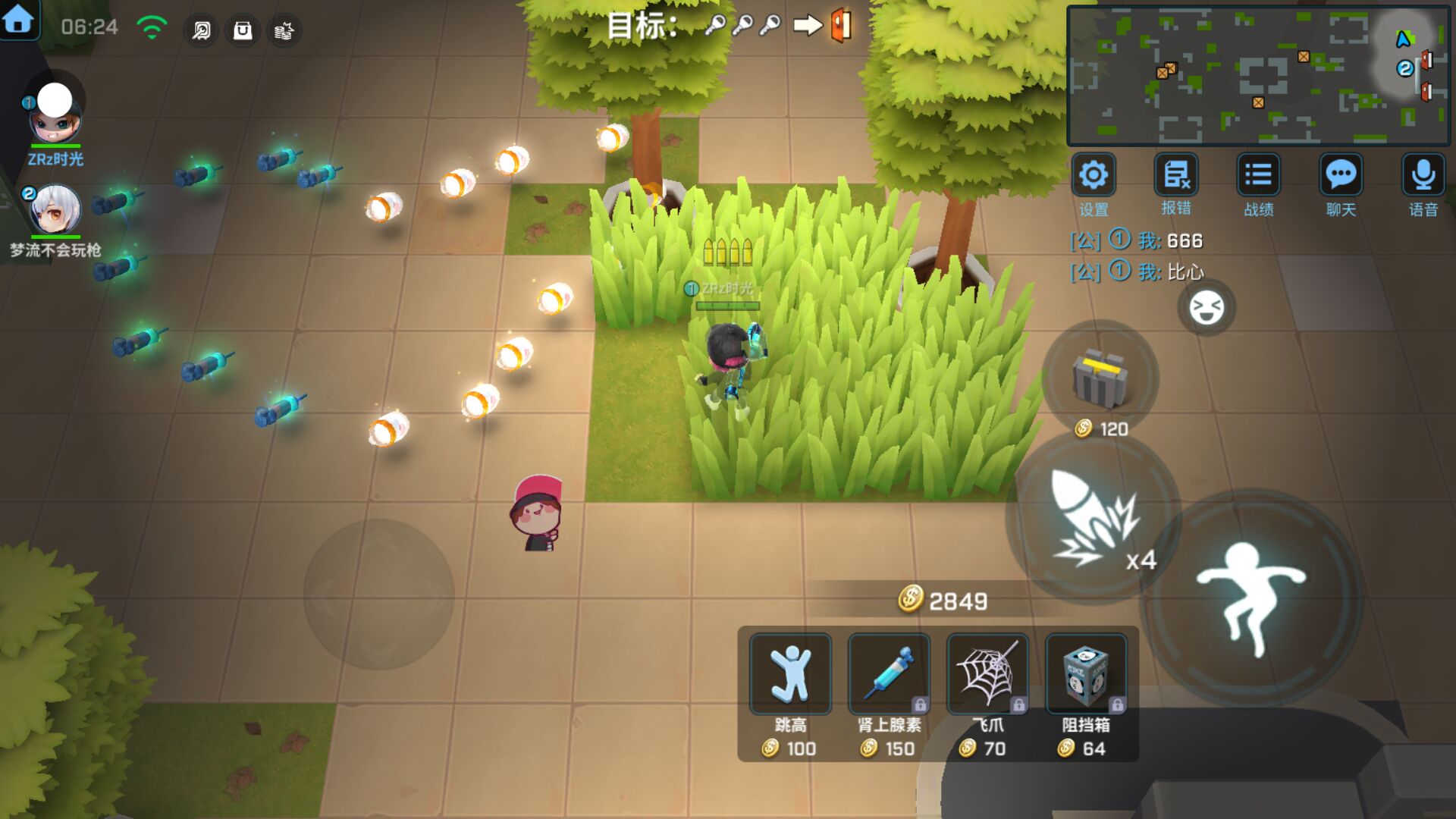Screen dimensions: 1456x819
Task: Select teammate 梦流不会玩枪 avatar
Action: 55,210
